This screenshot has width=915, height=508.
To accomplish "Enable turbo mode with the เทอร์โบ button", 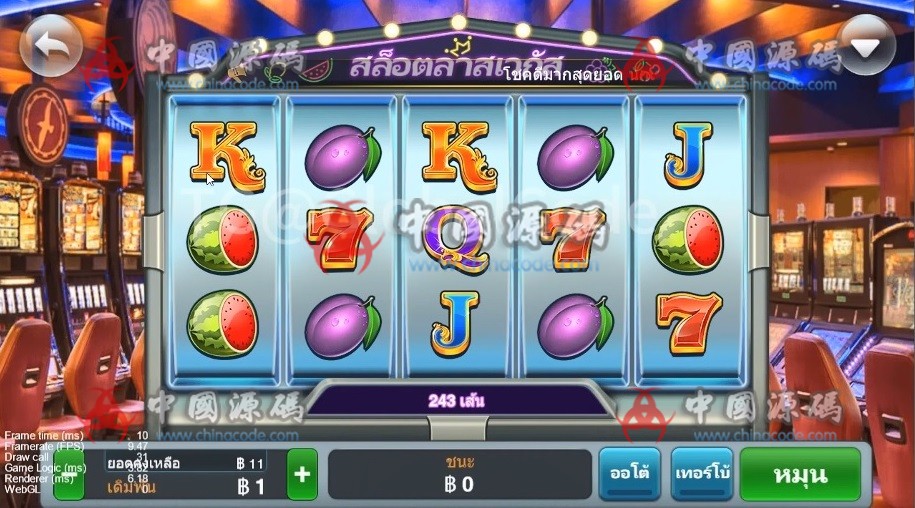I will [x=702, y=474].
